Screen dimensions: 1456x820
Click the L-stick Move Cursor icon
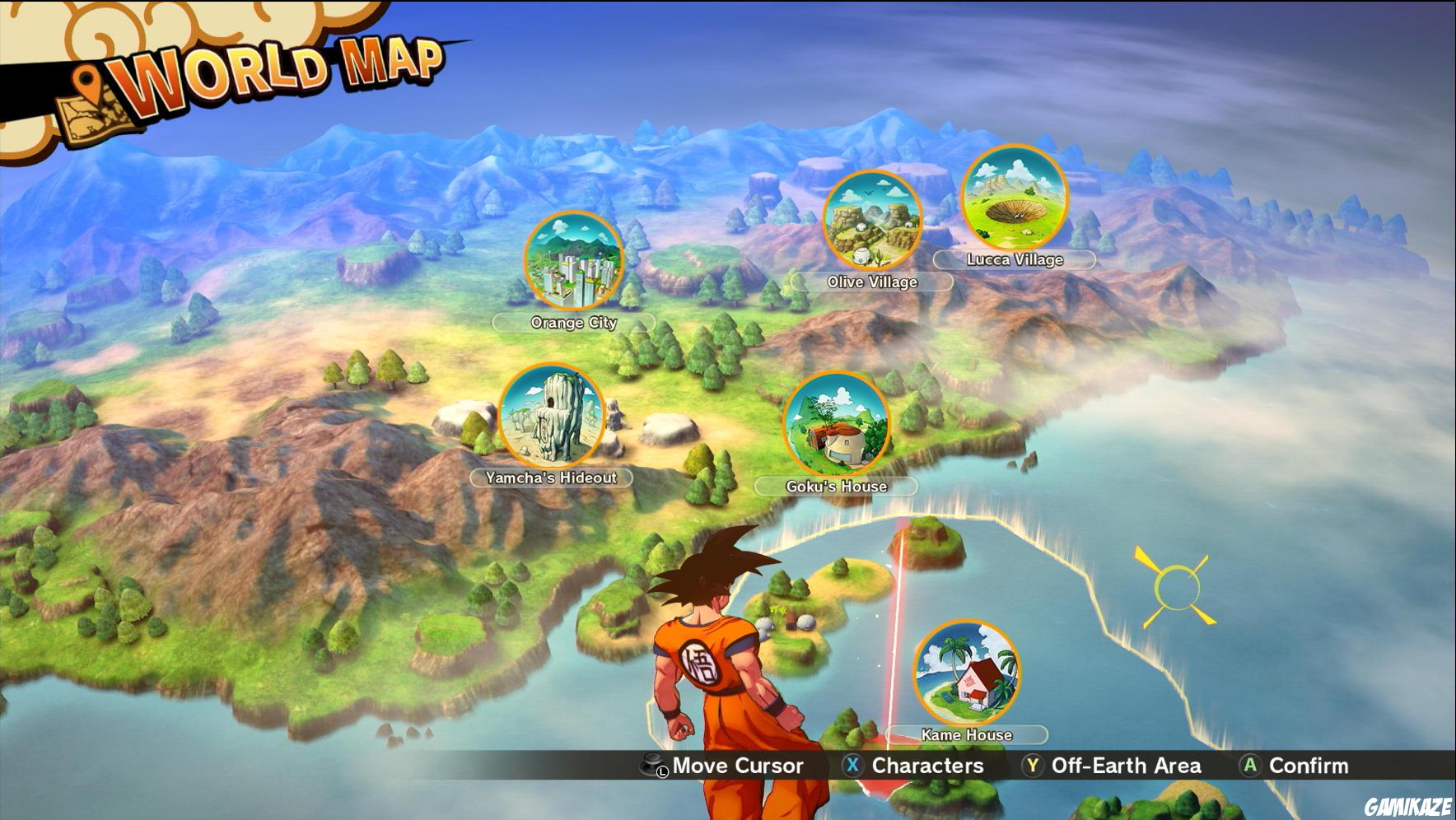[x=653, y=766]
